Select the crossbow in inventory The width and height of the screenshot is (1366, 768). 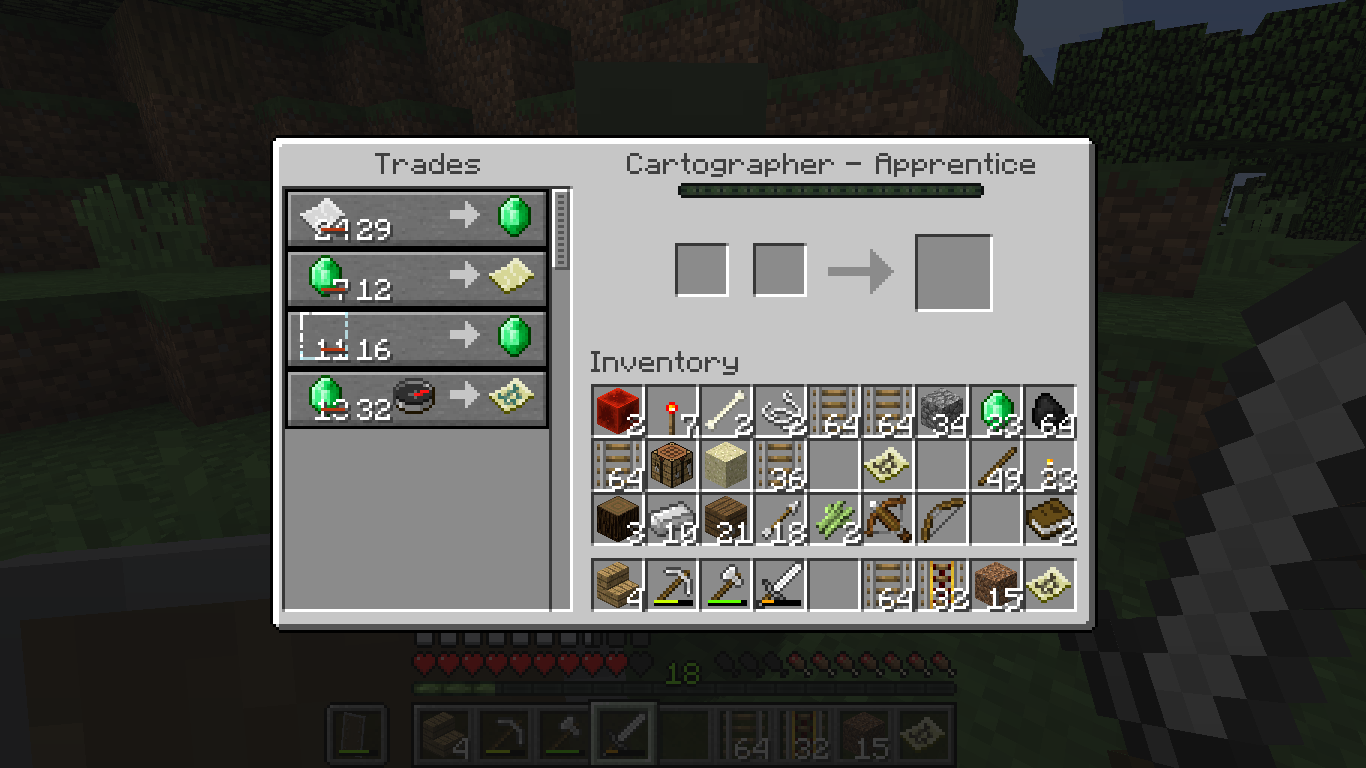pyautogui.click(x=888, y=520)
